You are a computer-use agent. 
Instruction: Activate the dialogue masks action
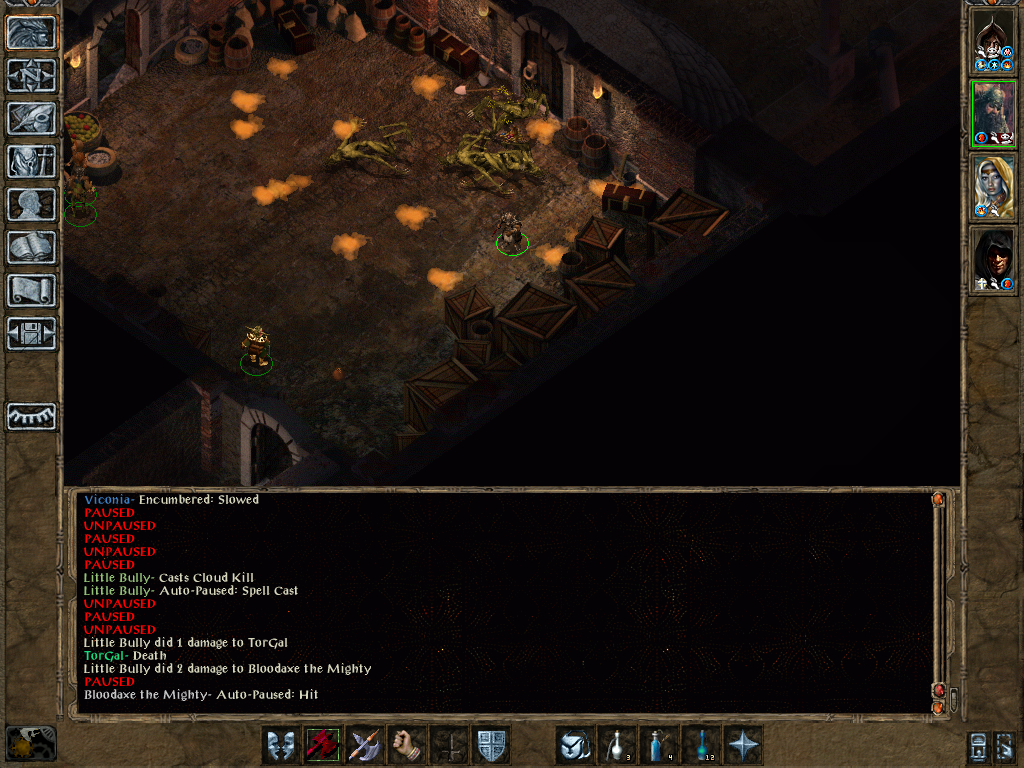[x=281, y=746]
